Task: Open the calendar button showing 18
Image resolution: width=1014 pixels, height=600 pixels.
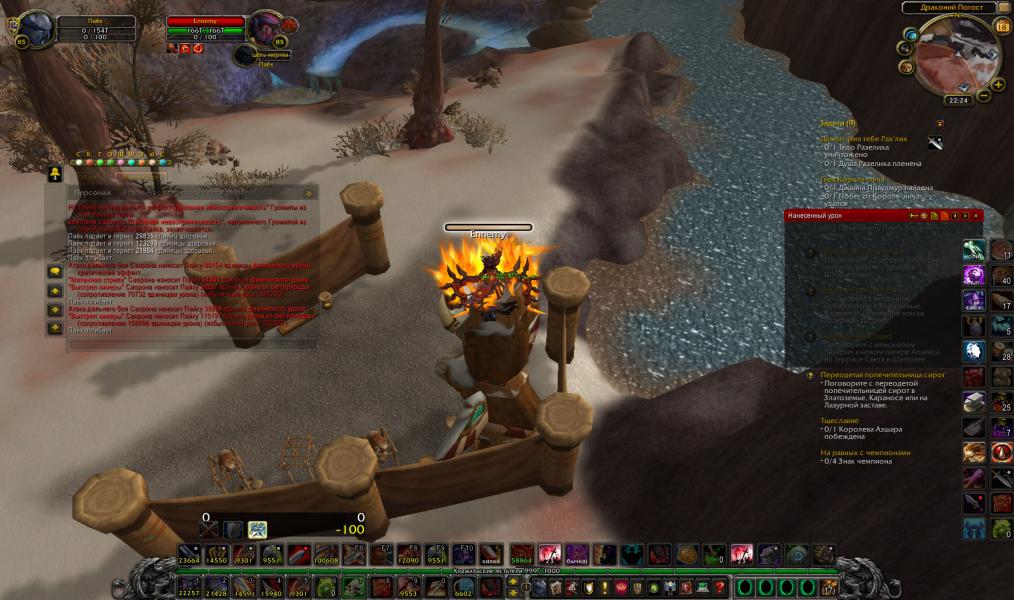Action: [x=1002, y=27]
